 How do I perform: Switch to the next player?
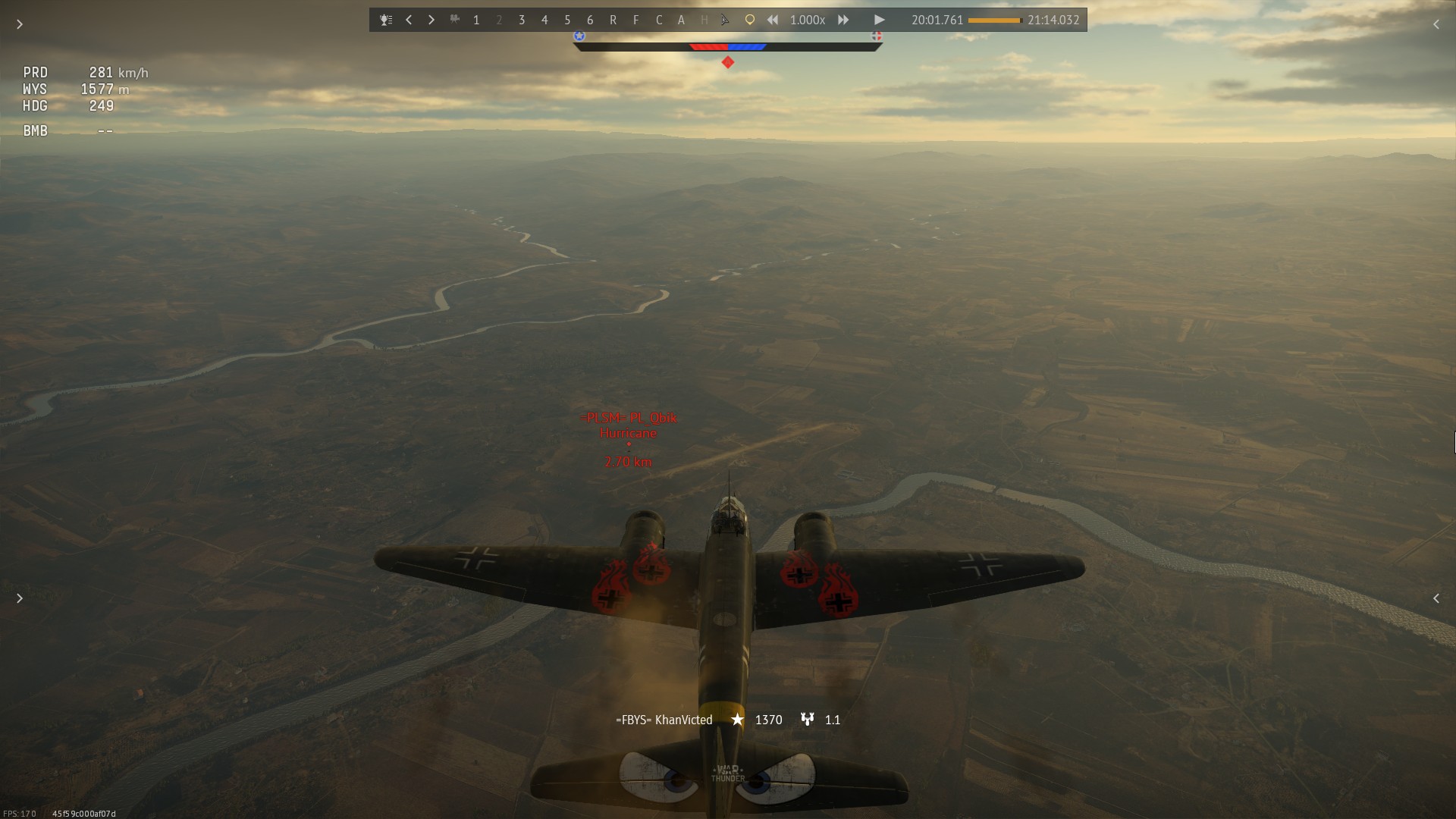[x=431, y=20]
